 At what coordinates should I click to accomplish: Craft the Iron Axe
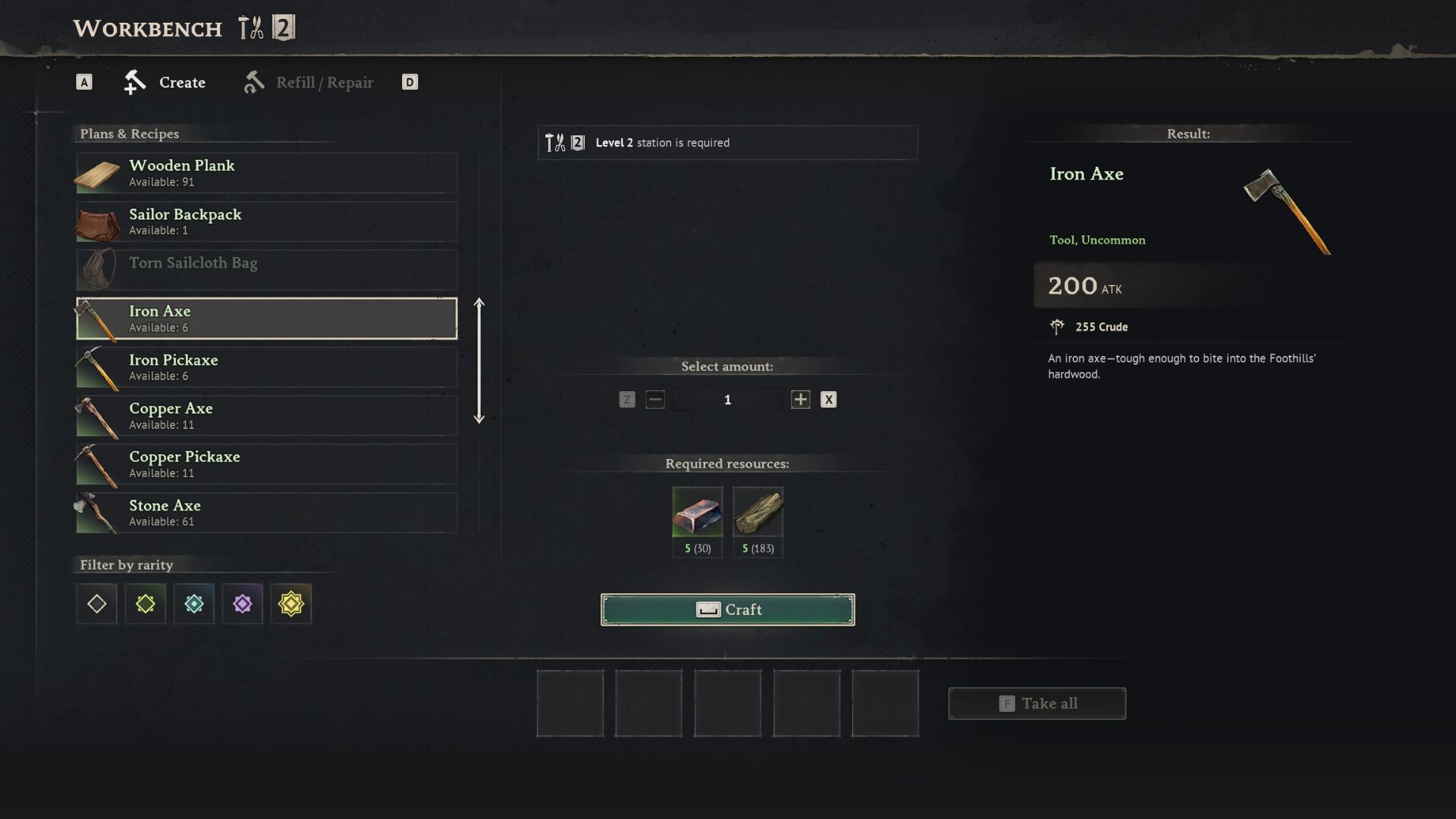coord(727,610)
